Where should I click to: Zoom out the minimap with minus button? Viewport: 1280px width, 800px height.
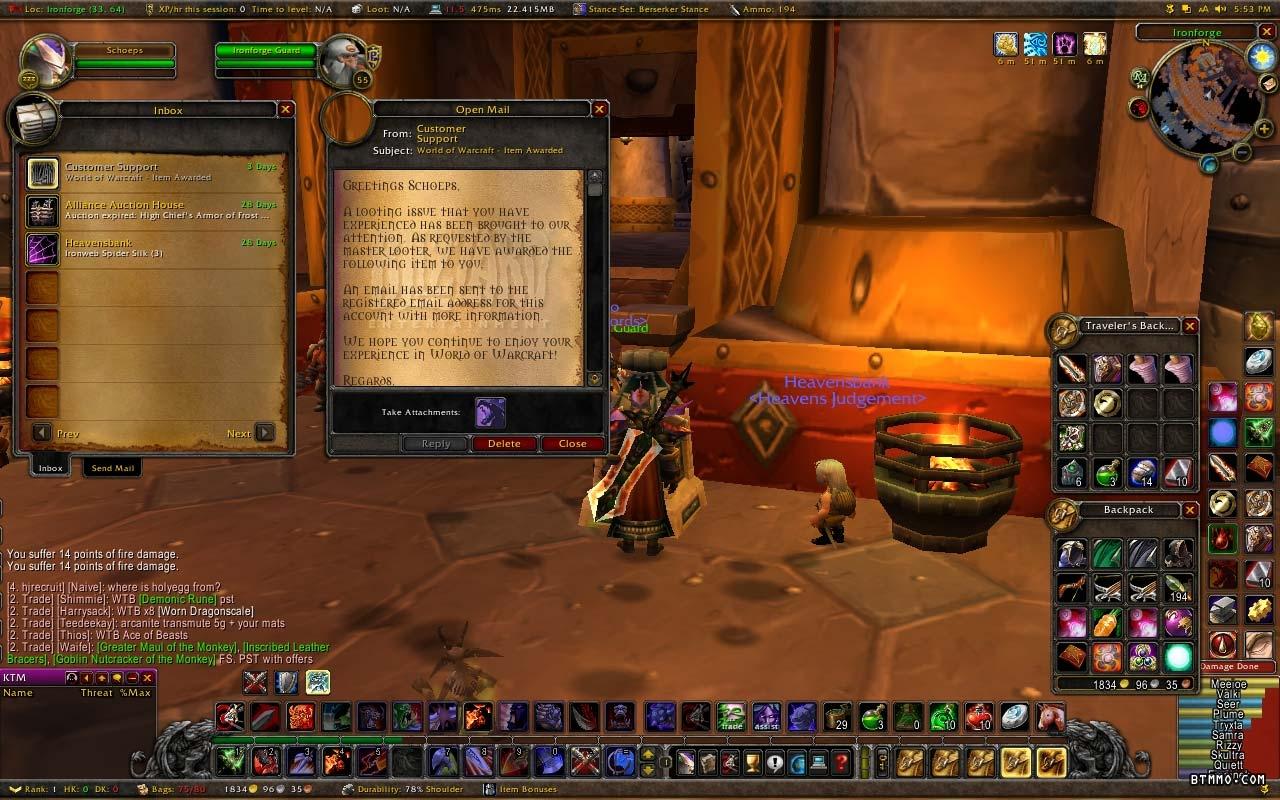[1241, 153]
